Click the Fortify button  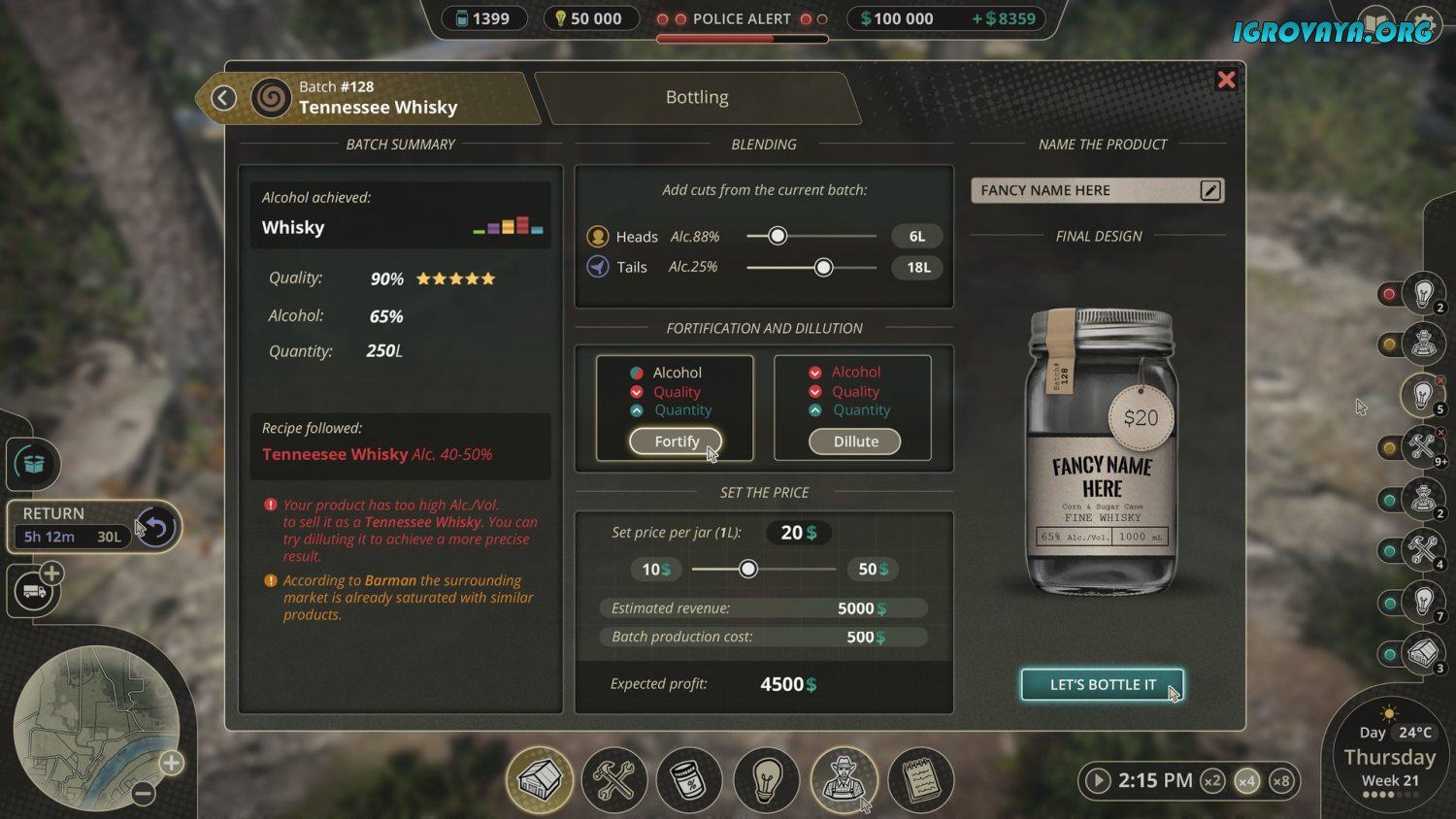coord(676,442)
